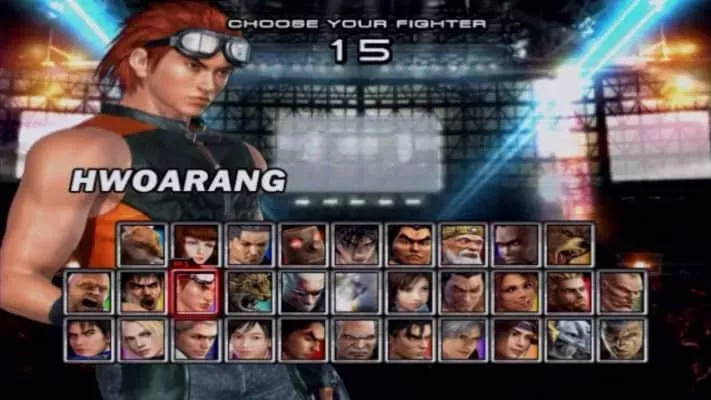This screenshot has height=400, width=711.
Task: Select the Hwoarang portrait highlighted in red
Action: (194, 292)
